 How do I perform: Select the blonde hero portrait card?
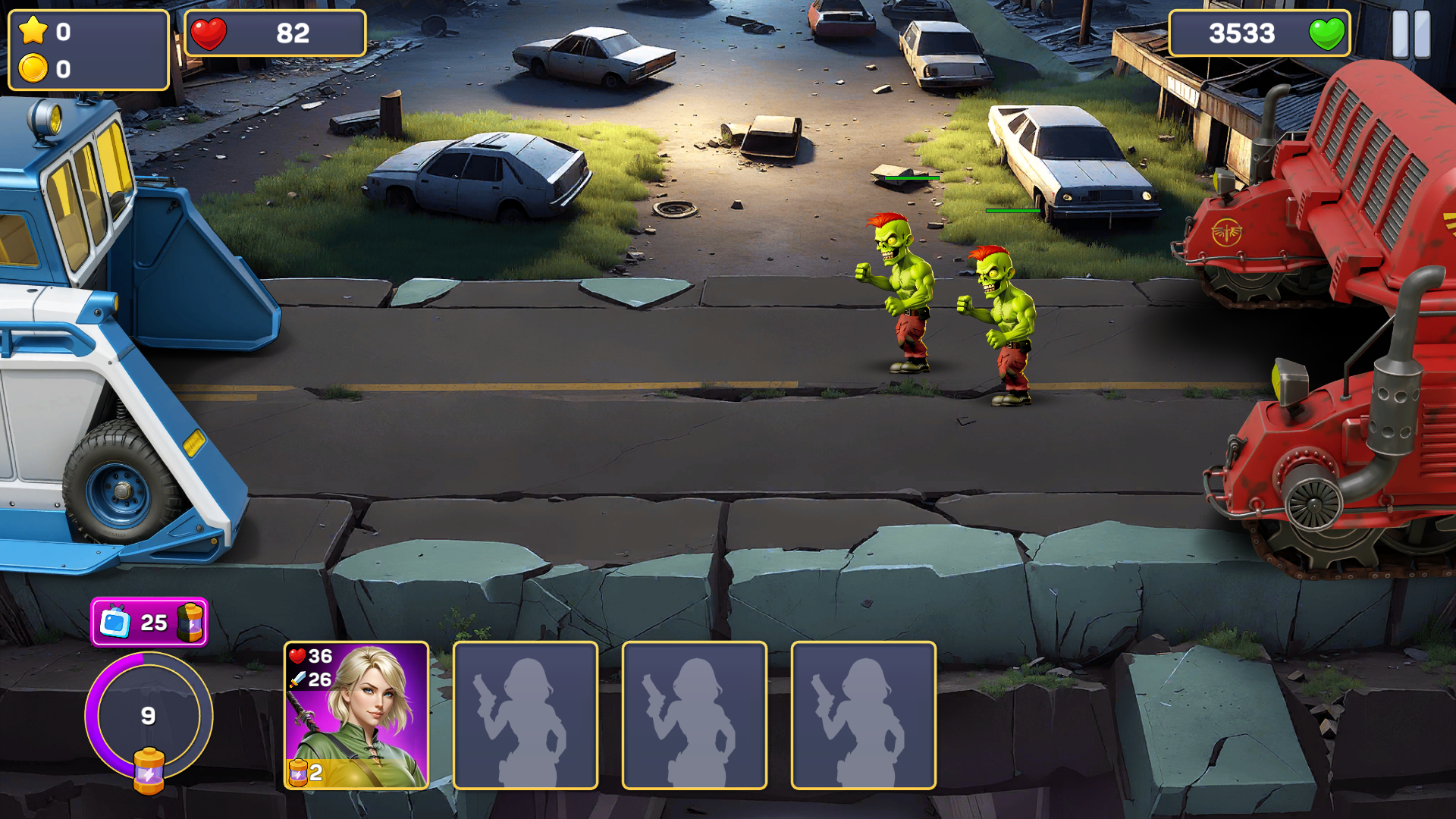coord(356,717)
